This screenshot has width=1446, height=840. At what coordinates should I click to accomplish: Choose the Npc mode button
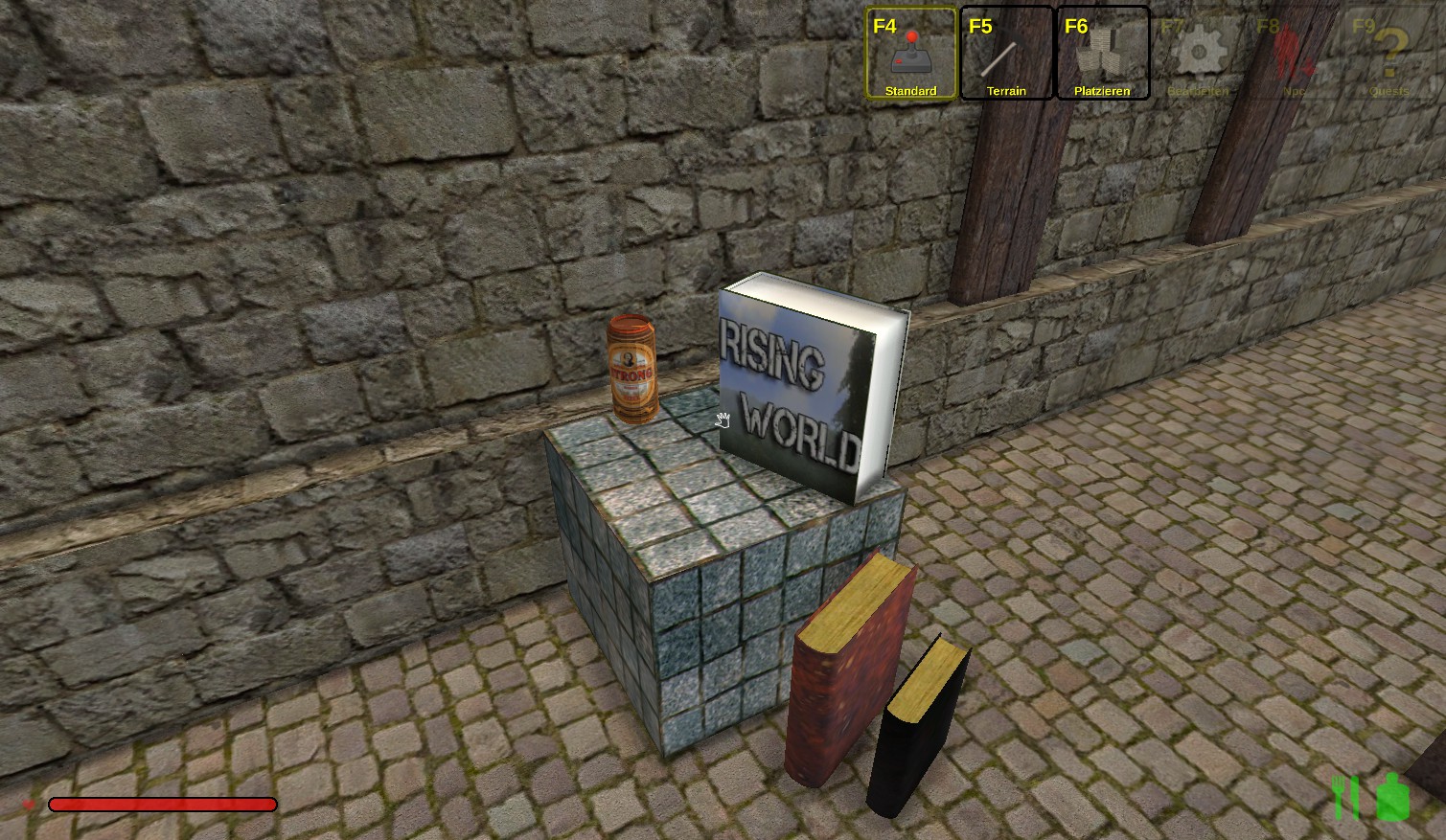pyautogui.click(x=1294, y=54)
